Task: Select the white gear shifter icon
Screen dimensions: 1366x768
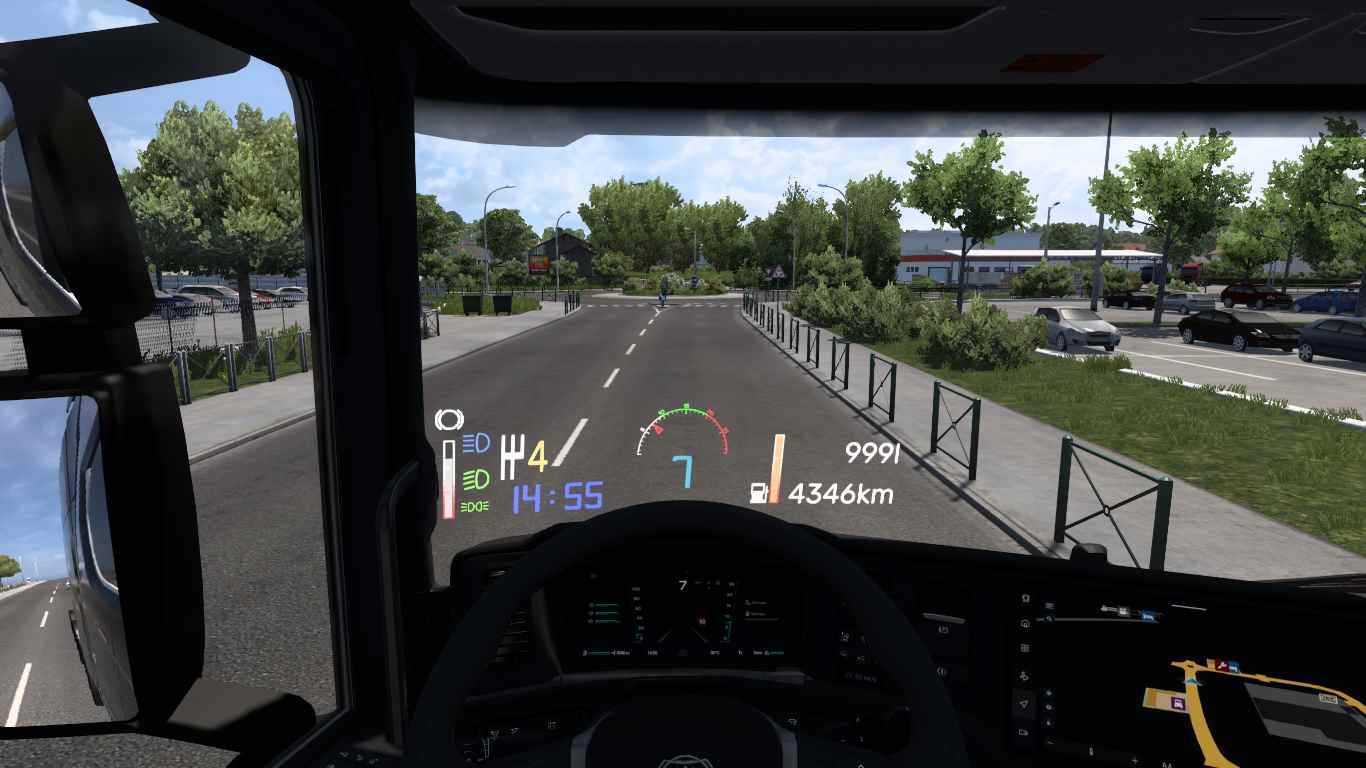Action: click(x=511, y=456)
